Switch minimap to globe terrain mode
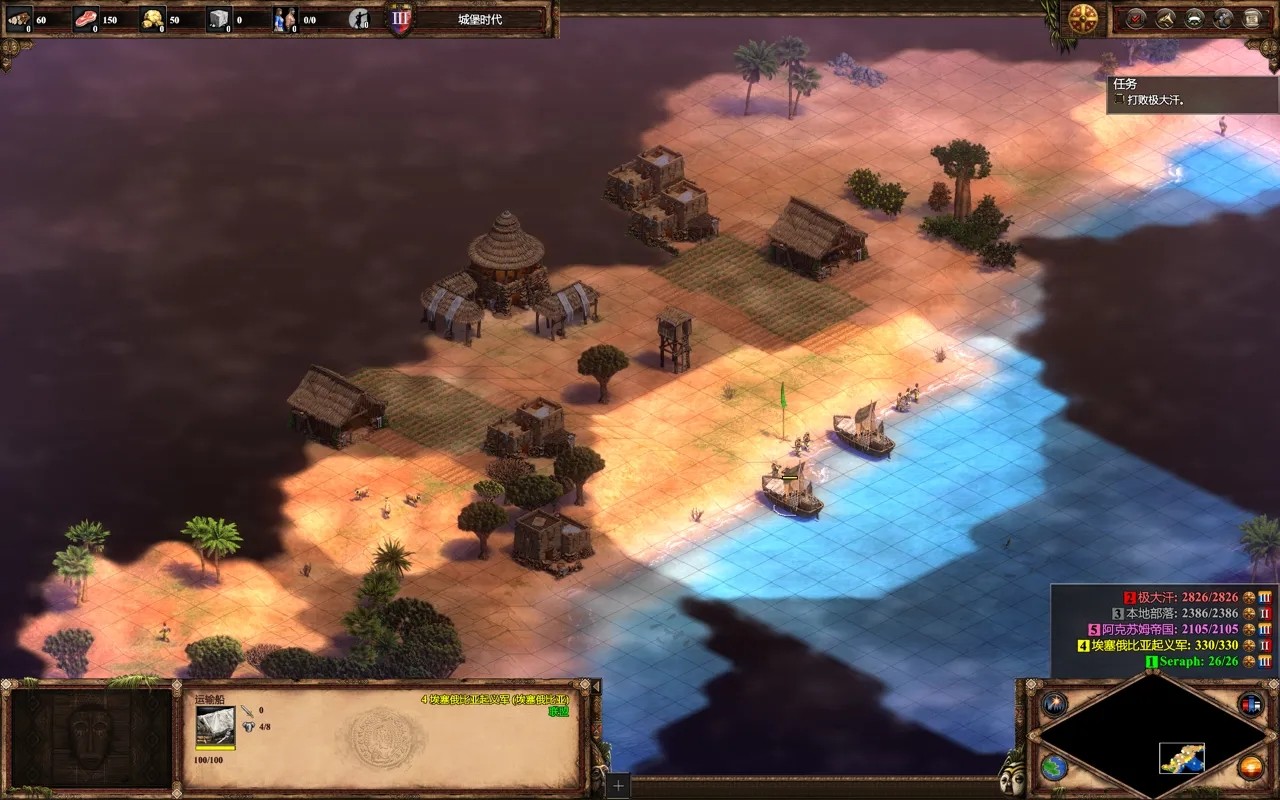This screenshot has width=1280, height=800. (x=1054, y=768)
